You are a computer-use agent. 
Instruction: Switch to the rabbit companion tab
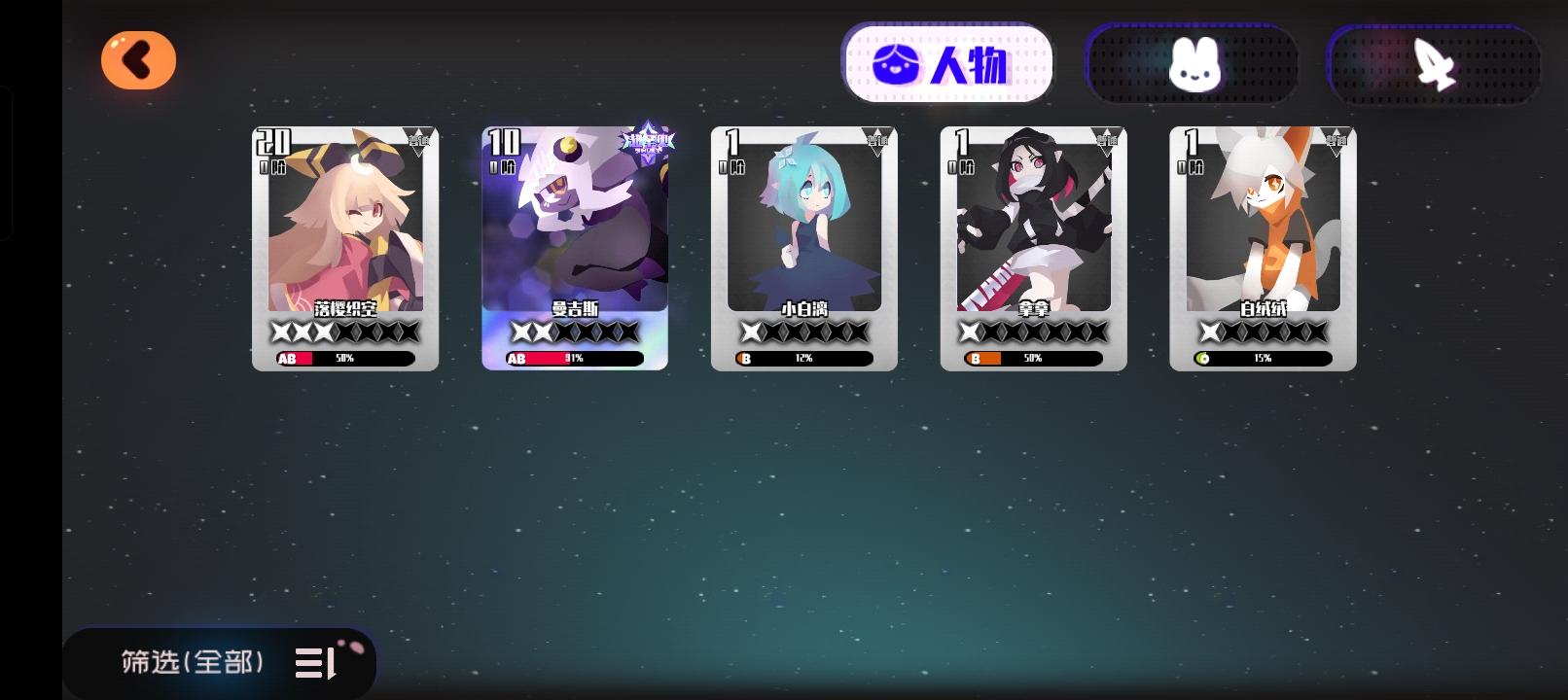(1192, 63)
